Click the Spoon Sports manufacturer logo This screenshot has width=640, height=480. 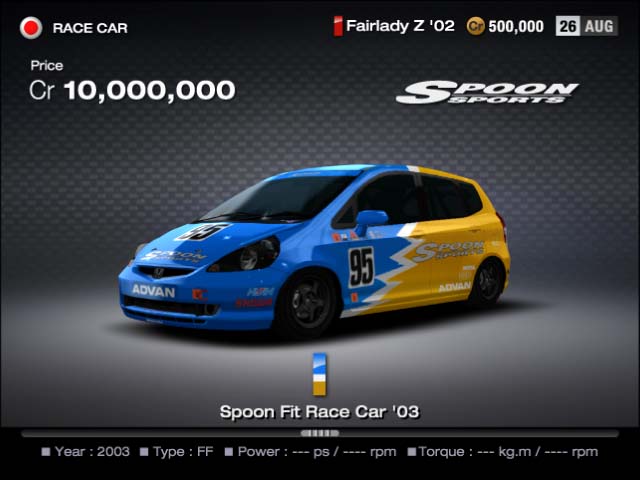[487, 93]
